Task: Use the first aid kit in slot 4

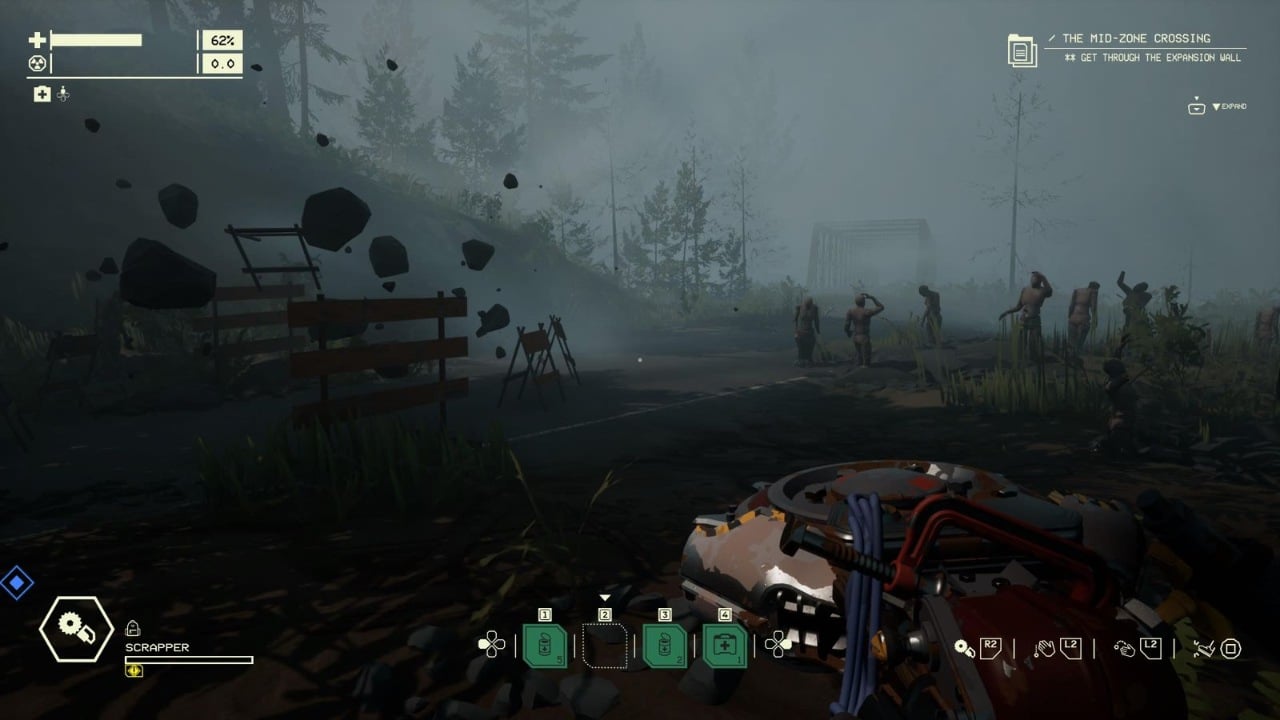Action: [725, 645]
